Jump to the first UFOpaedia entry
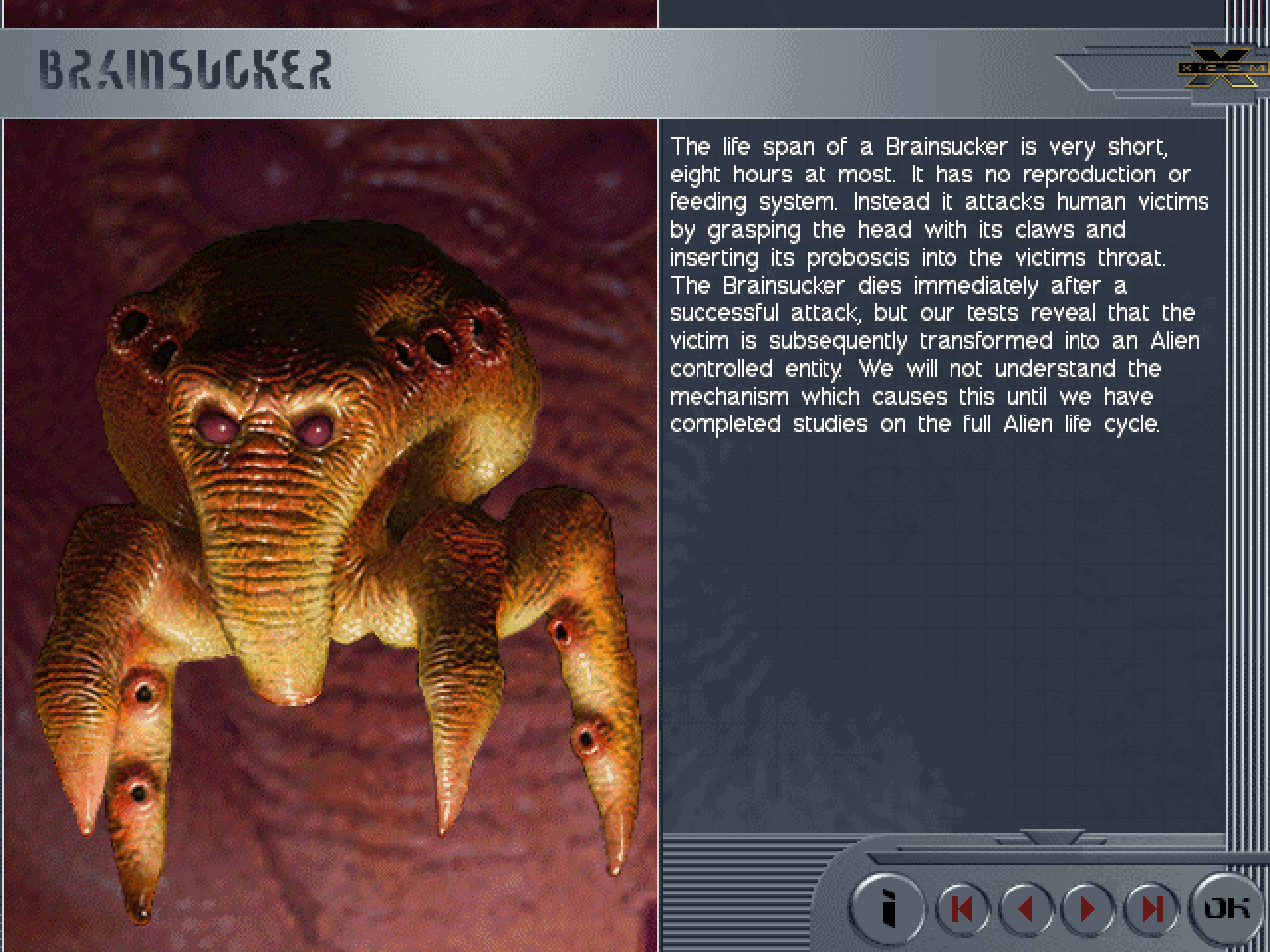Viewport: 1270px width, 952px height. point(961,908)
